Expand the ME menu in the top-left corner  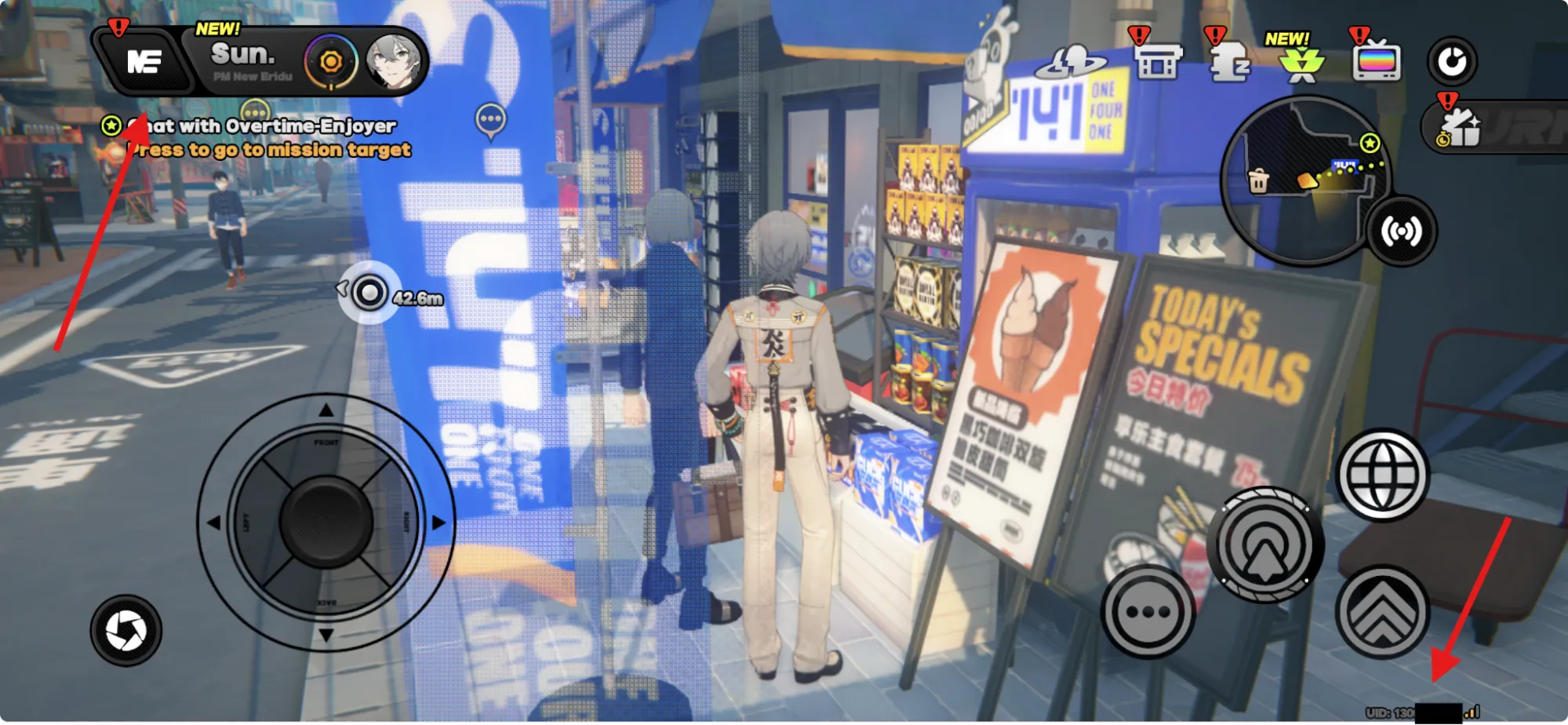tap(144, 63)
